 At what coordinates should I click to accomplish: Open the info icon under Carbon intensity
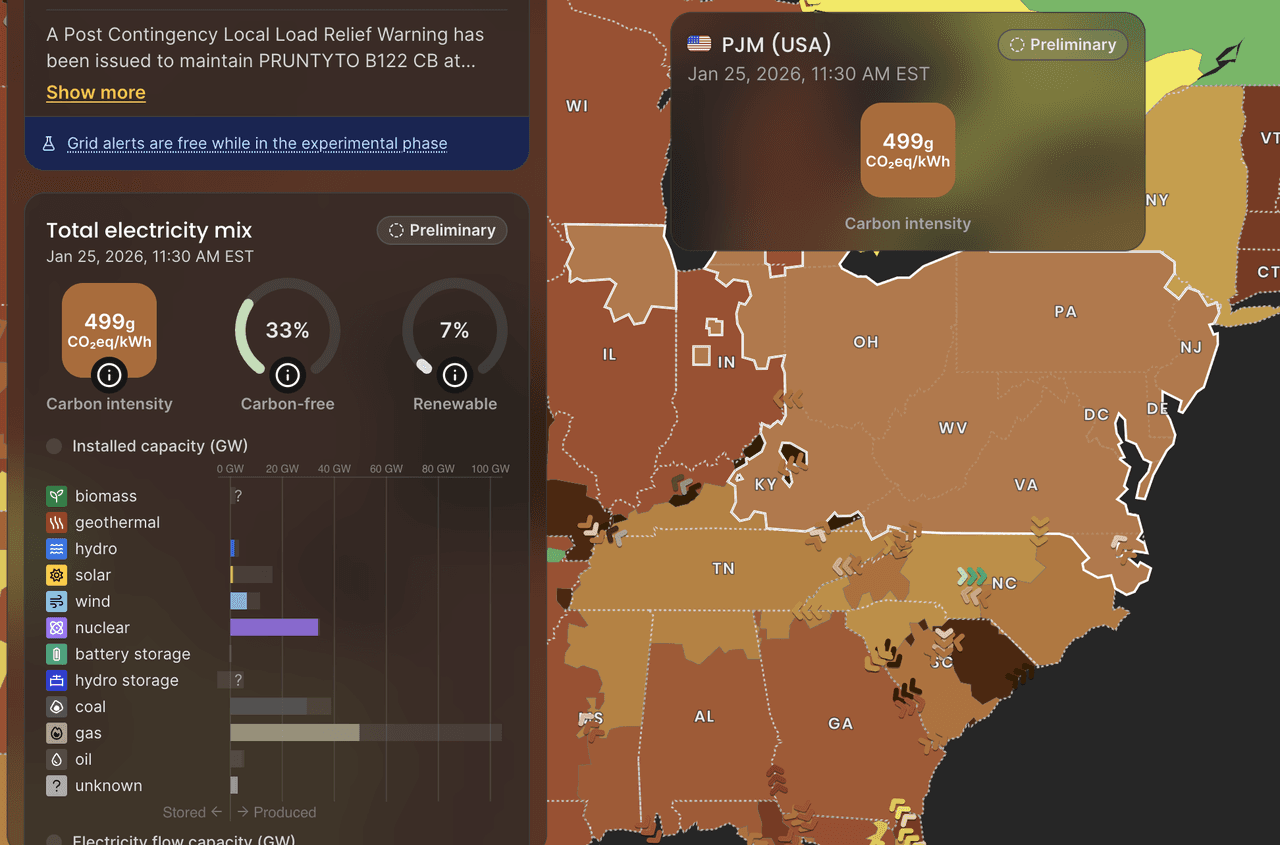point(110,375)
